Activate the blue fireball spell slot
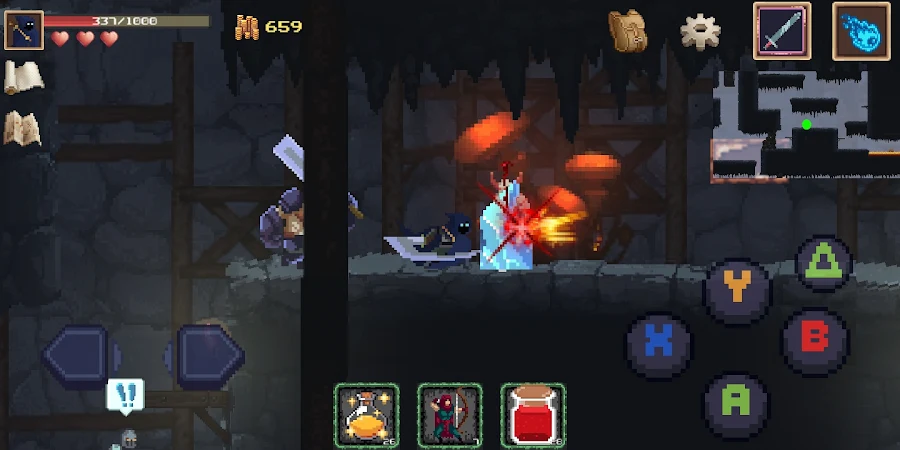This screenshot has height=450, width=900. (x=861, y=31)
